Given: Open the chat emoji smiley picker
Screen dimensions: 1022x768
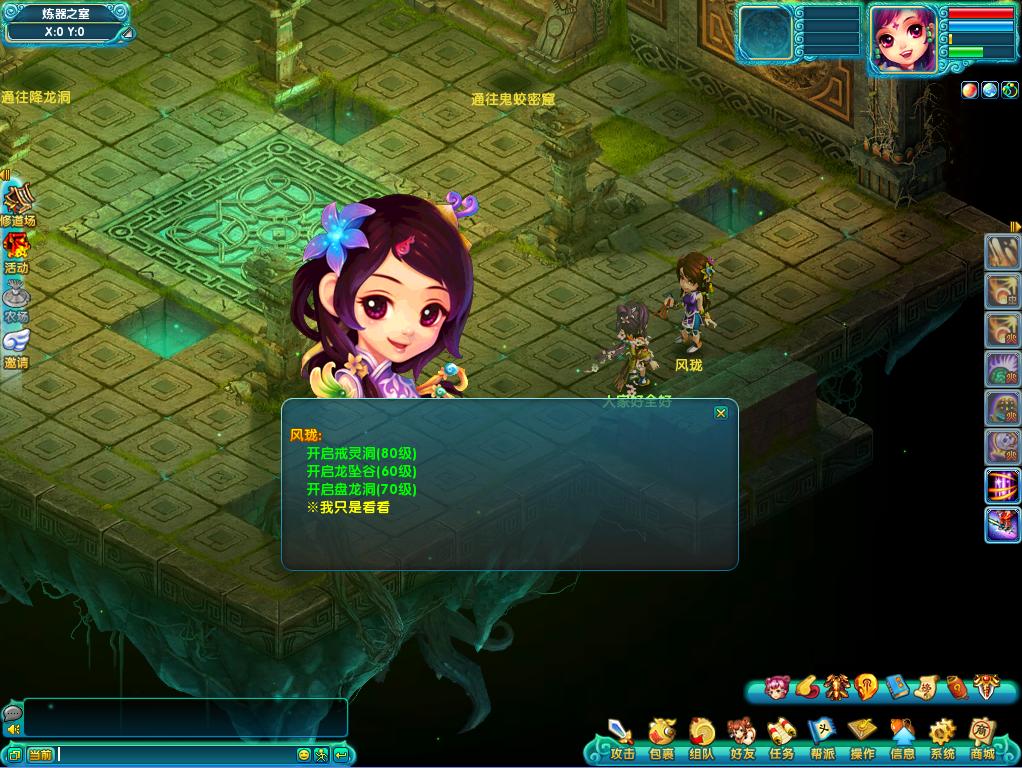Looking at the screenshot, I should point(304,755).
